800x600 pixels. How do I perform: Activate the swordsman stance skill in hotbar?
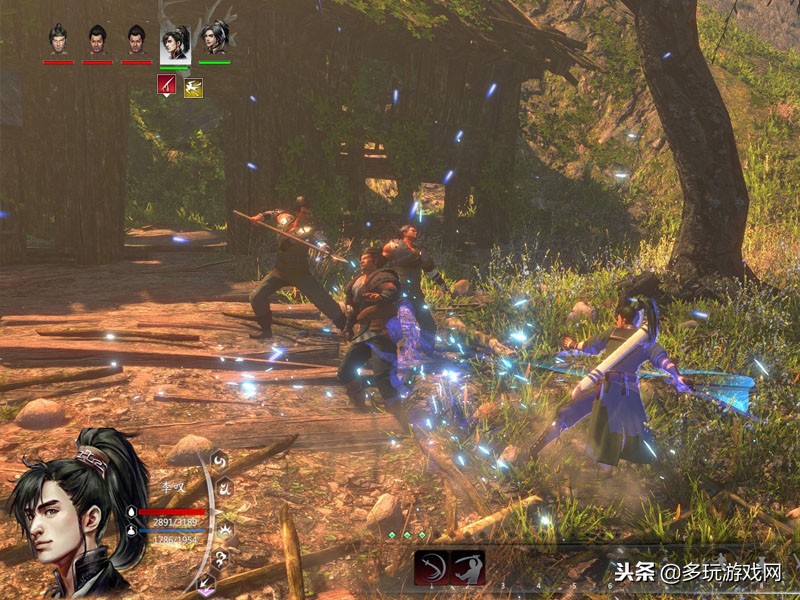pyautogui.click(x=467, y=567)
